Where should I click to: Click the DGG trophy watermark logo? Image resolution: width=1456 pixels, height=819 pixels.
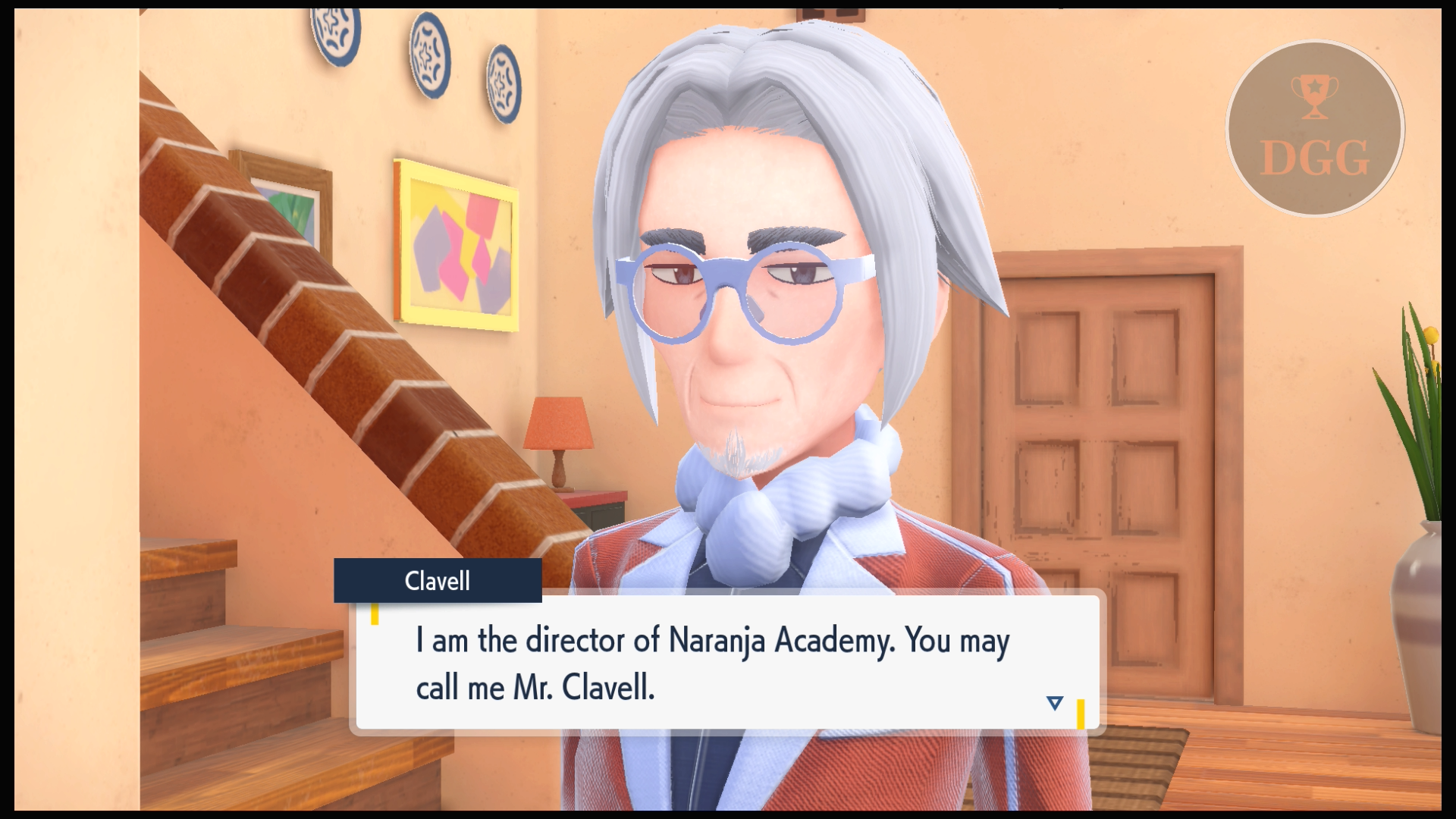pyautogui.click(x=1315, y=129)
